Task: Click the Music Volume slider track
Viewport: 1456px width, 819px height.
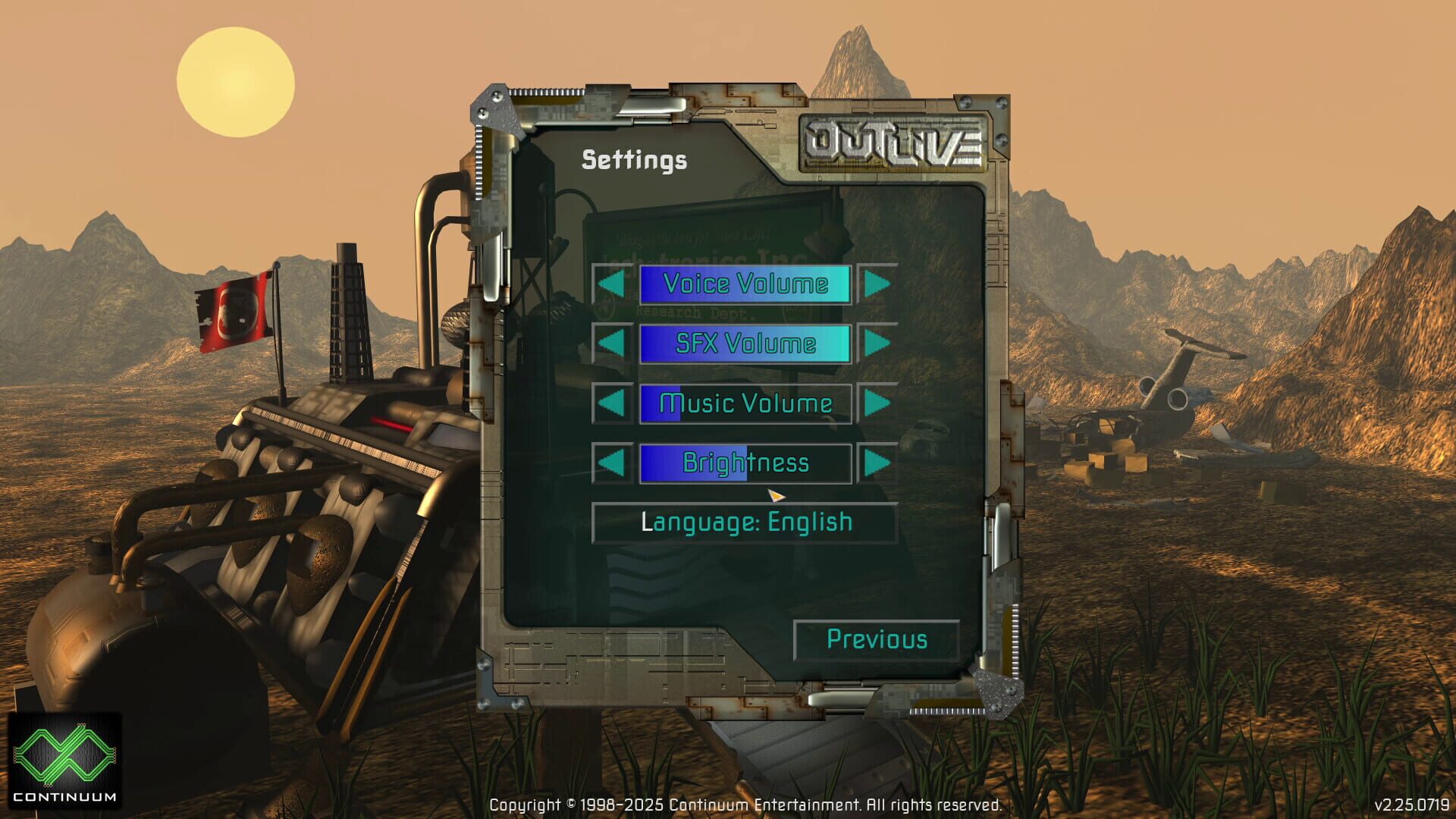Action: [745, 403]
